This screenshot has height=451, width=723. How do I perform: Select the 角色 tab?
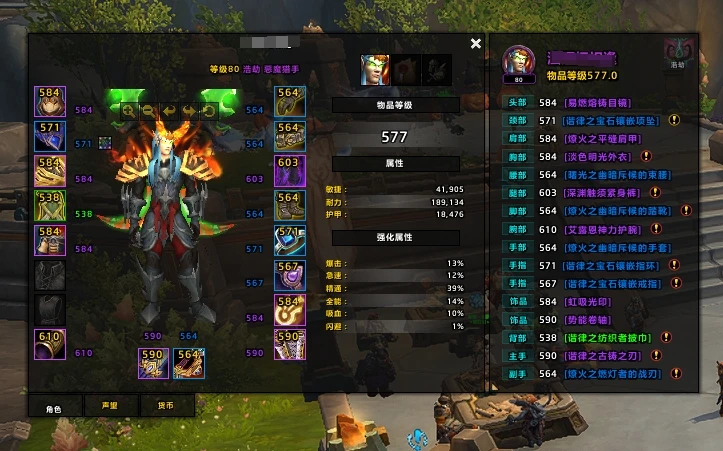click(53, 406)
